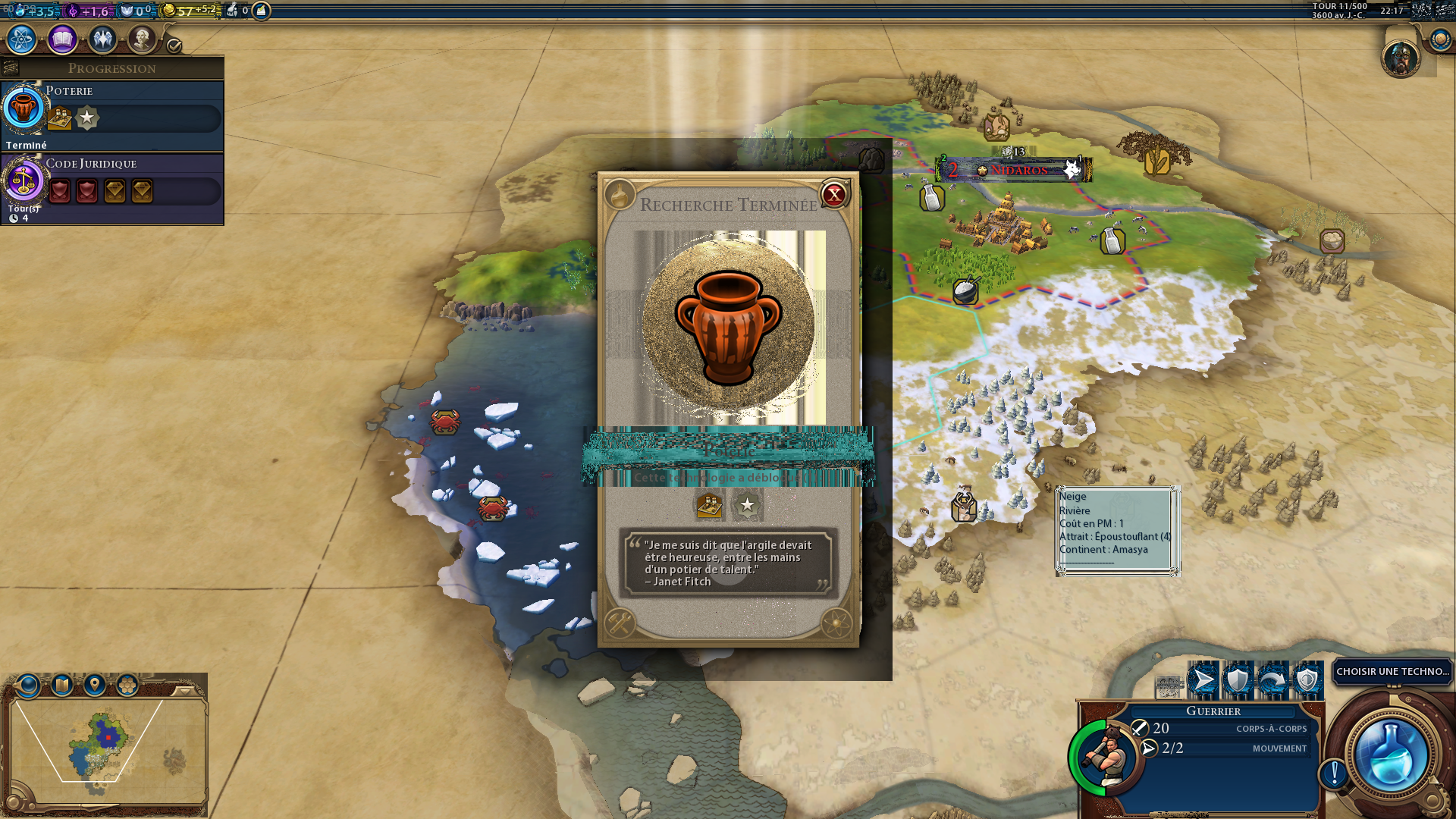
Task: Toggle the hex grid minimap option
Action: 127,686
